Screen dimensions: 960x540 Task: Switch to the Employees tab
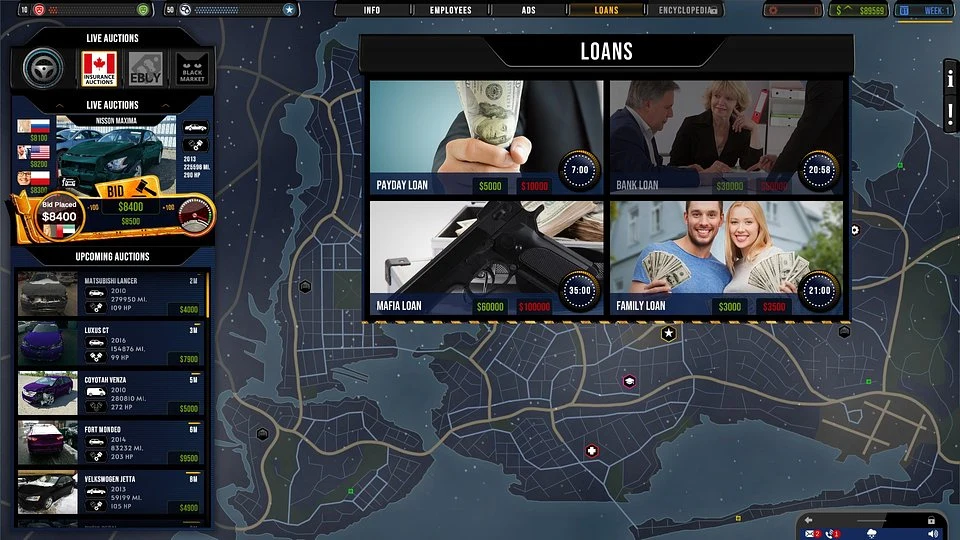coord(450,10)
